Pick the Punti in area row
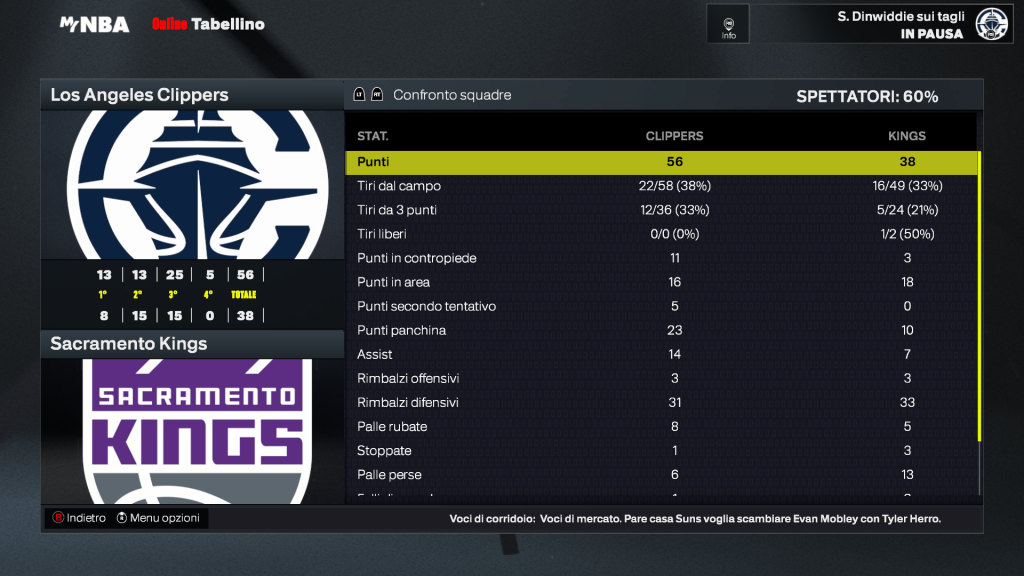 (x=660, y=282)
